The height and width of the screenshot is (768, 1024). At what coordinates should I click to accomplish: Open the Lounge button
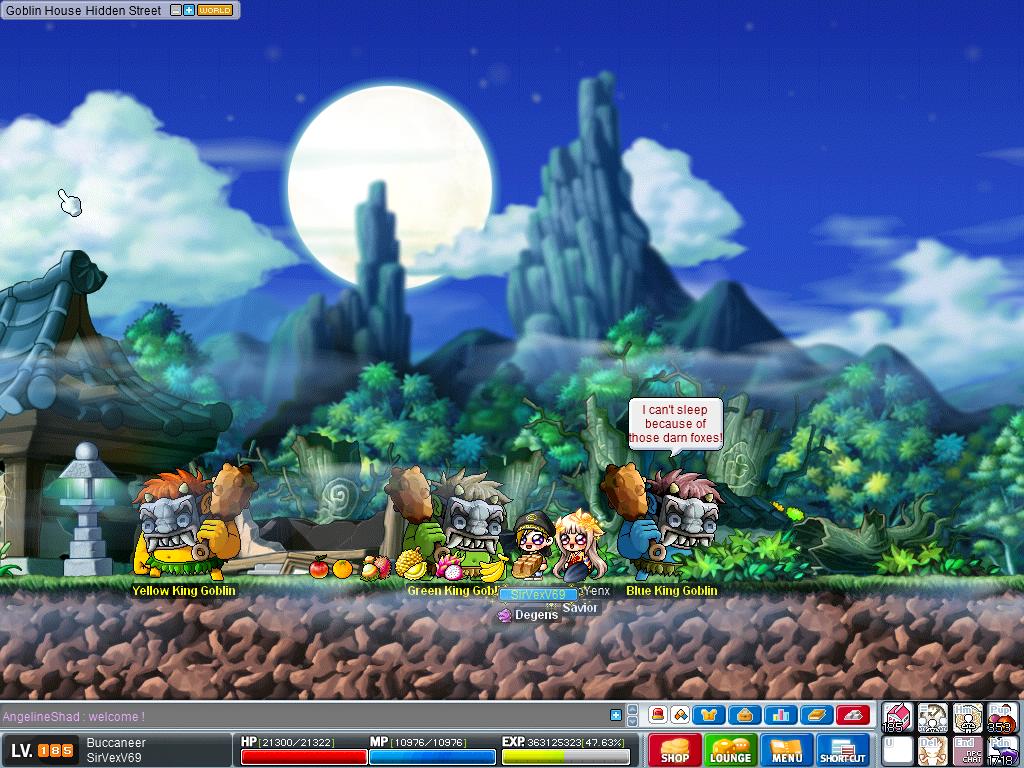[x=730, y=750]
